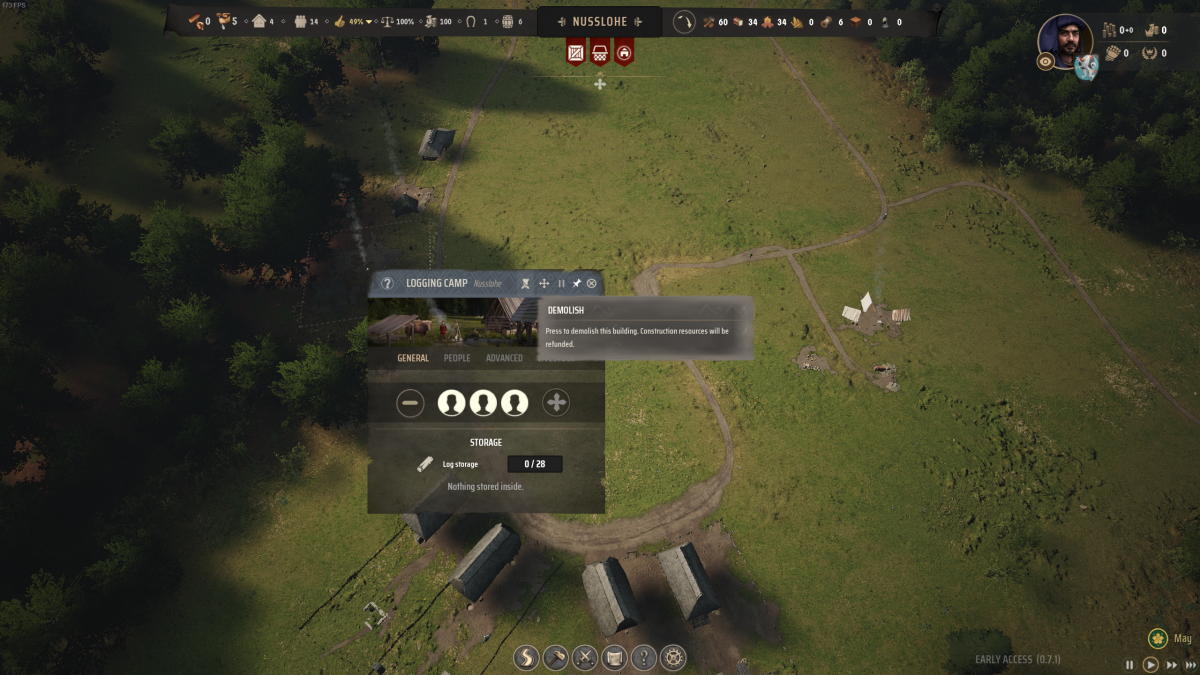Switch to the People tab
Viewport: 1200px width, 675px height.
point(457,358)
